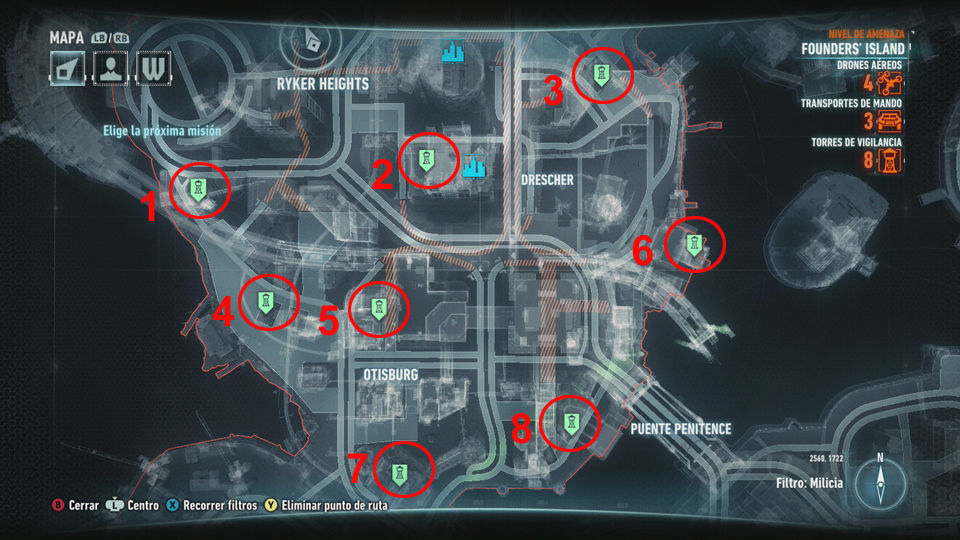960x540 pixels.
Task: Select the map tab icon
Action: pos(69,69)
